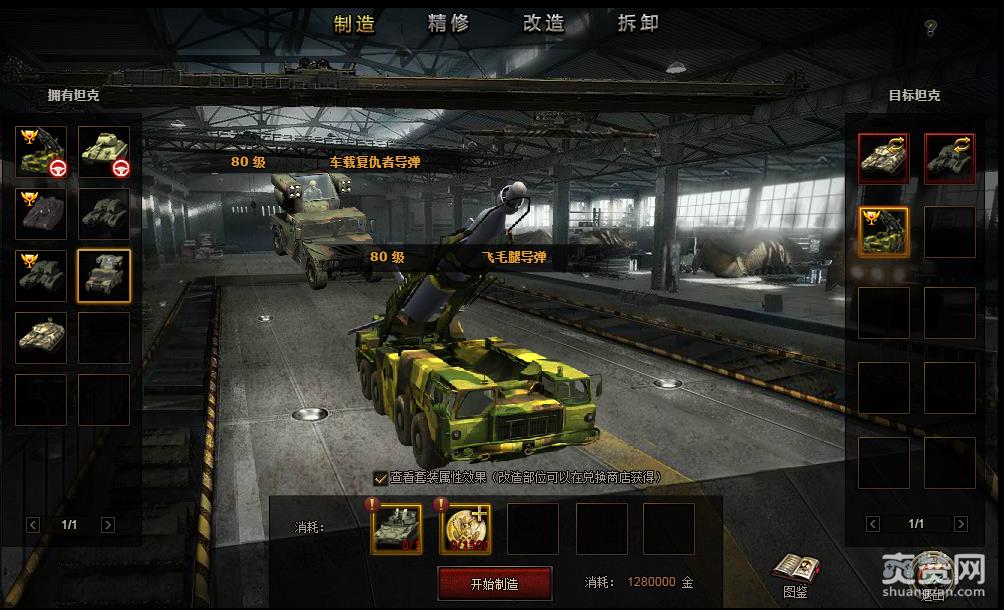Viewport: 1004px width, 610px height.
Task: Start manufacturing with the red 开始制造 button
Action: (x=494, y=583)
